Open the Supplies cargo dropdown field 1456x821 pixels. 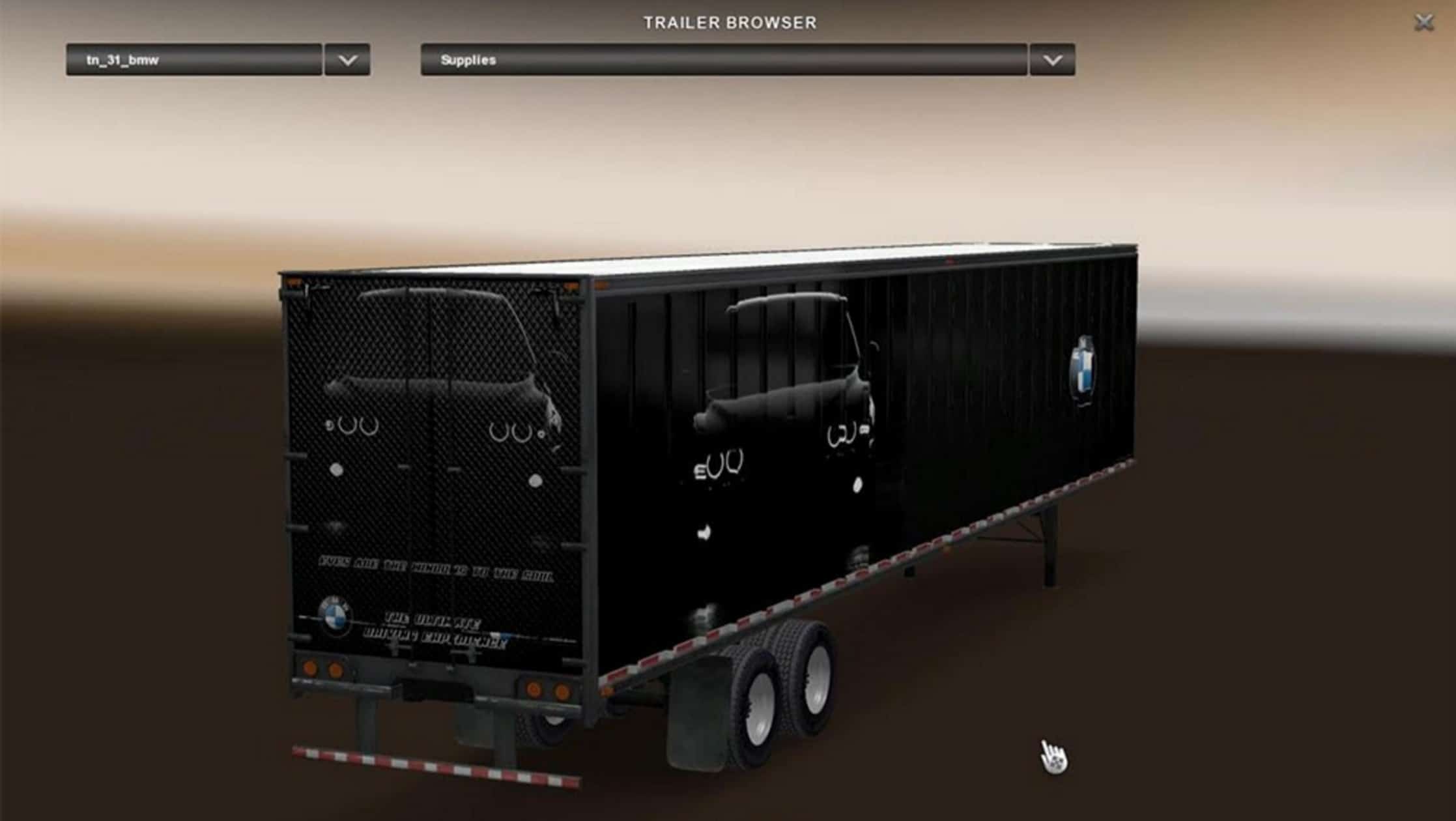click(723, 60)
